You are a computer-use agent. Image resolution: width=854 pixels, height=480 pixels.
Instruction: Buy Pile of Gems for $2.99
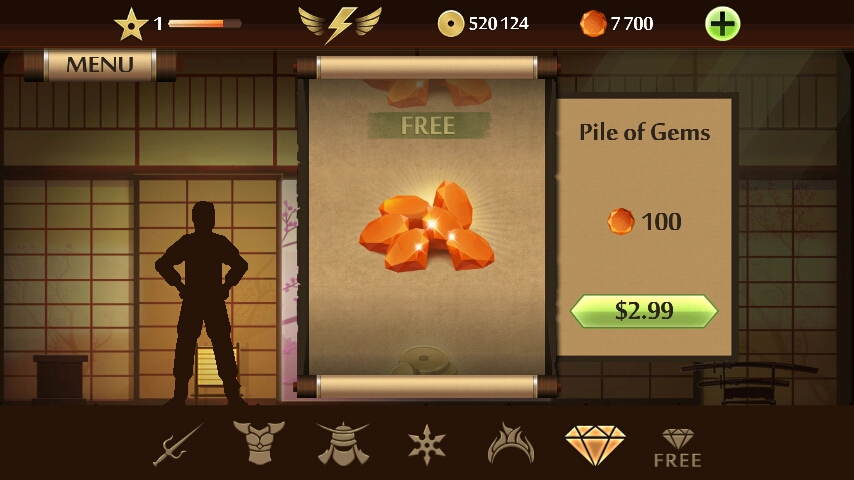(644, 311)
